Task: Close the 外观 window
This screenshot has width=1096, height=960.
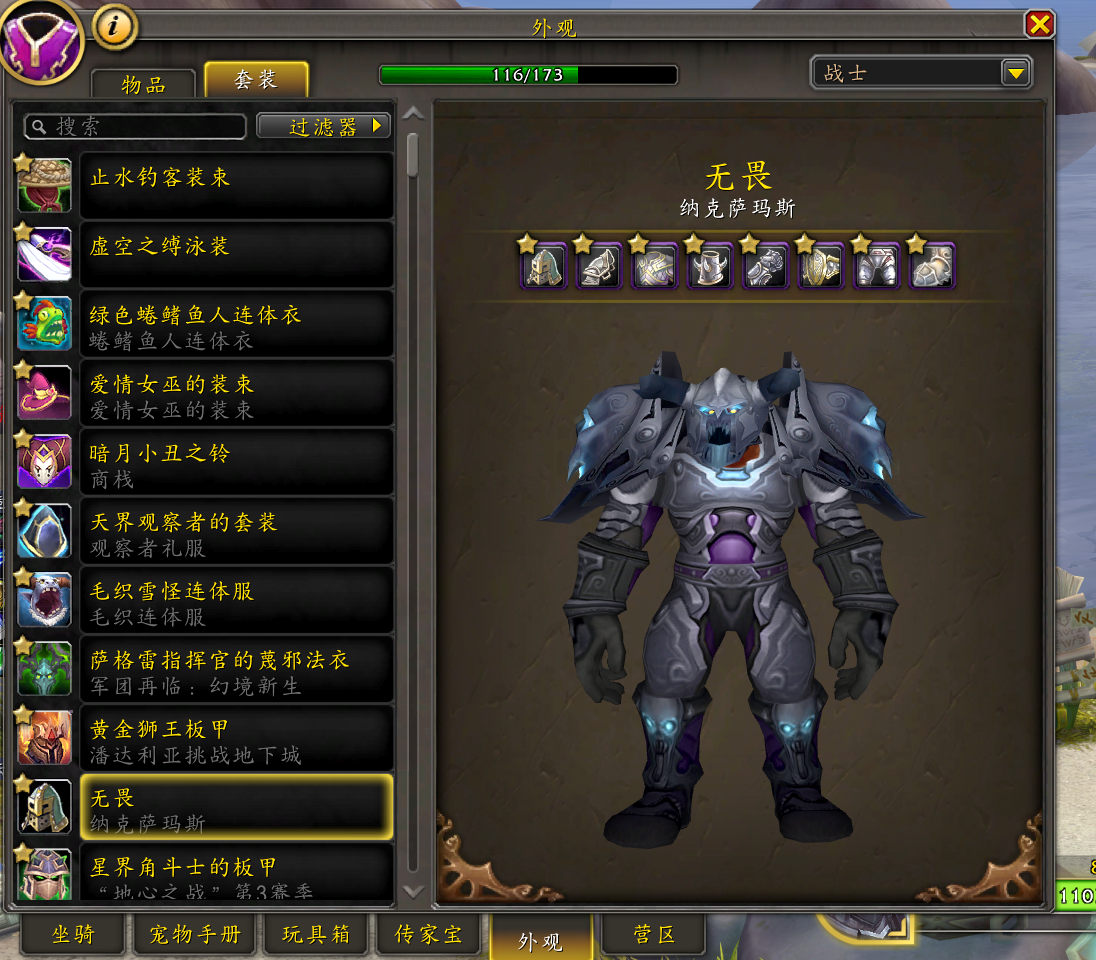Action: coord(1039,24)
